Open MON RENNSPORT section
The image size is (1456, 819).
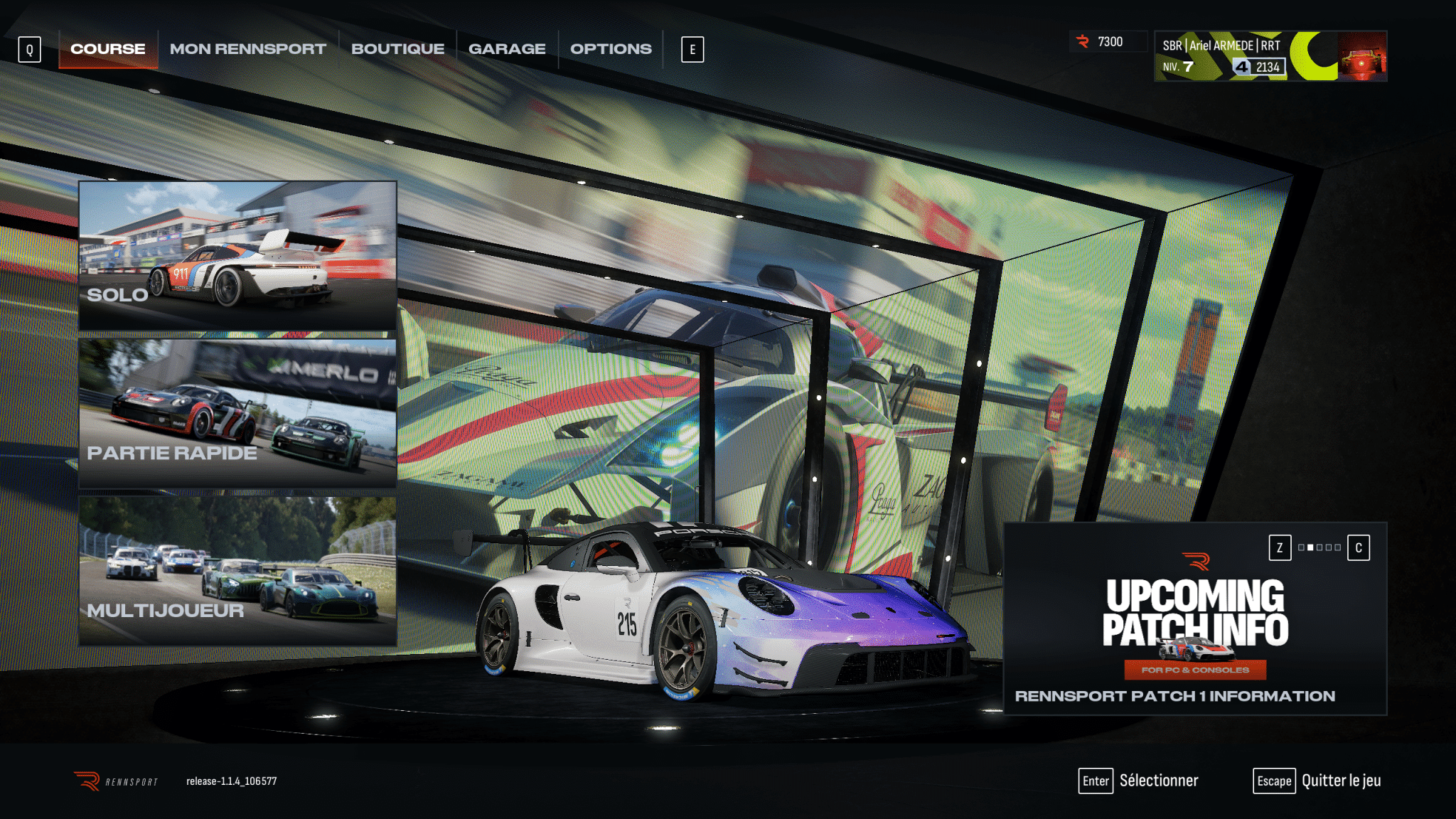pos(247,48)
